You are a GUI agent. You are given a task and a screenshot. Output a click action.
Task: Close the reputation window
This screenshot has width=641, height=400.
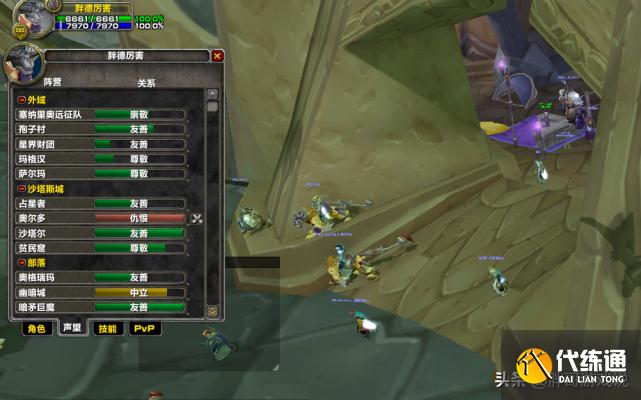(218, 56)
